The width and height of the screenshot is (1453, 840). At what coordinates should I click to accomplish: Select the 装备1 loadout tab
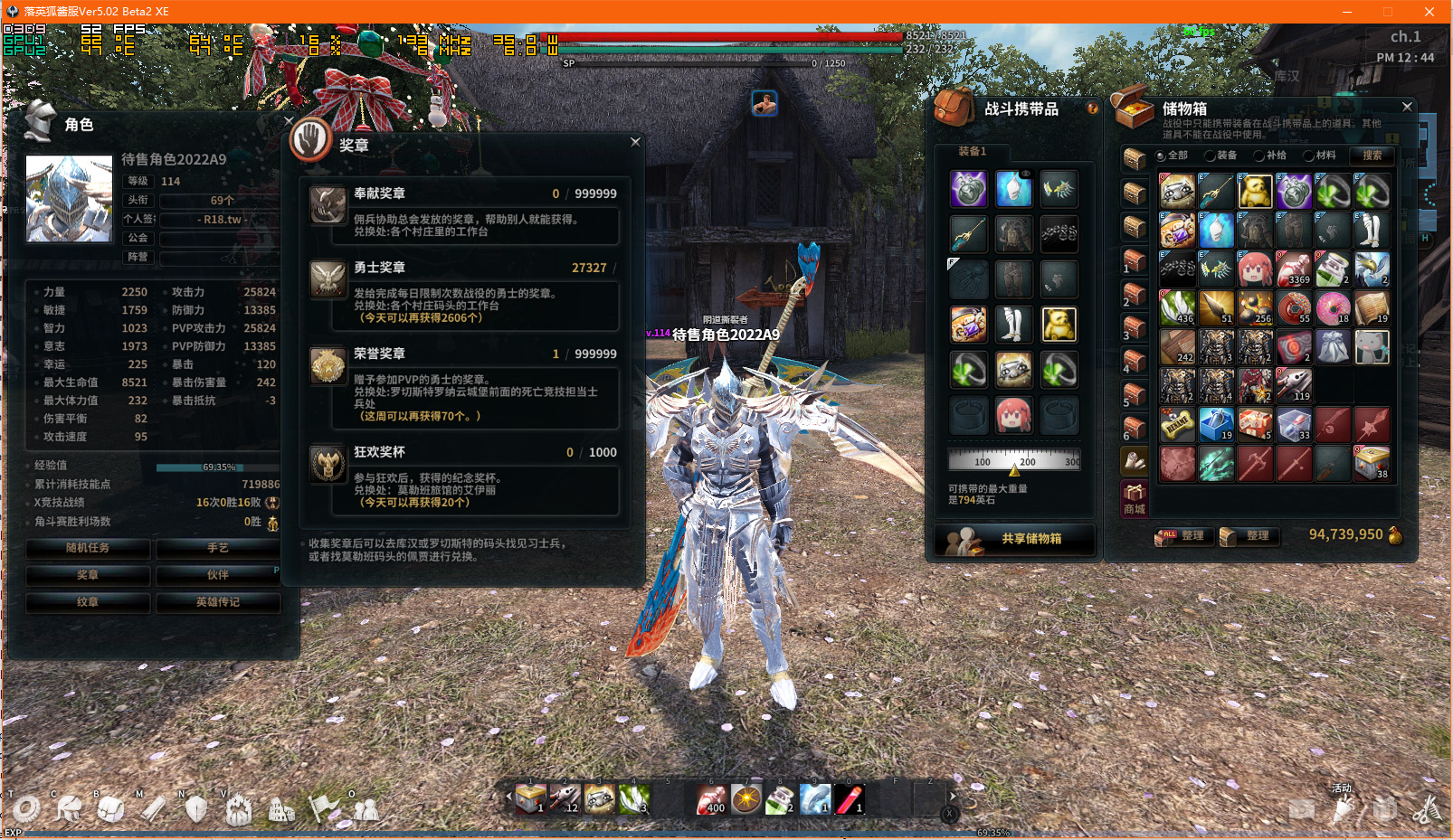click(972, 151)
